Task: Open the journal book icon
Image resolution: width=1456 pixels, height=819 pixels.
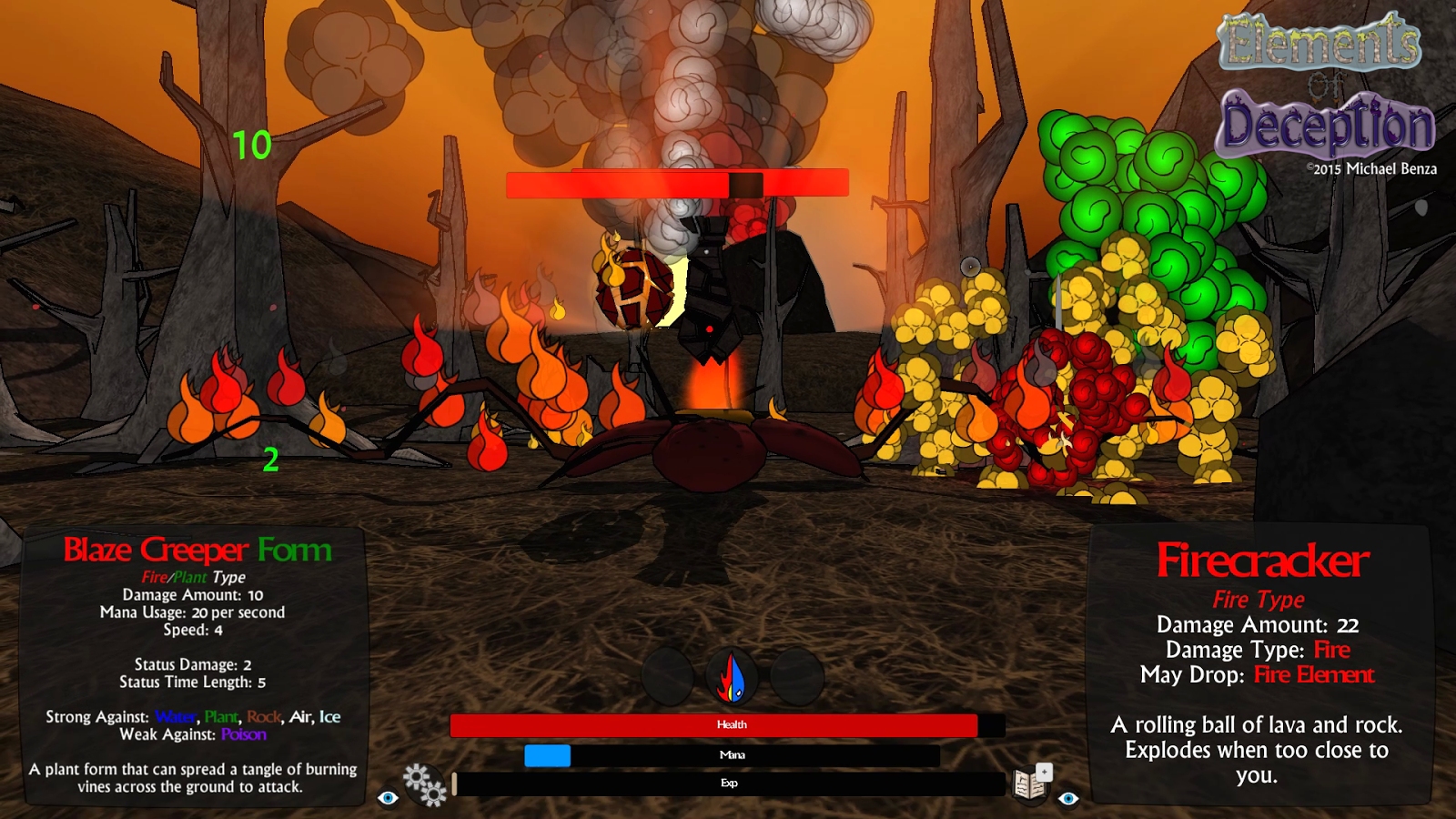Action: point(1032,783)
